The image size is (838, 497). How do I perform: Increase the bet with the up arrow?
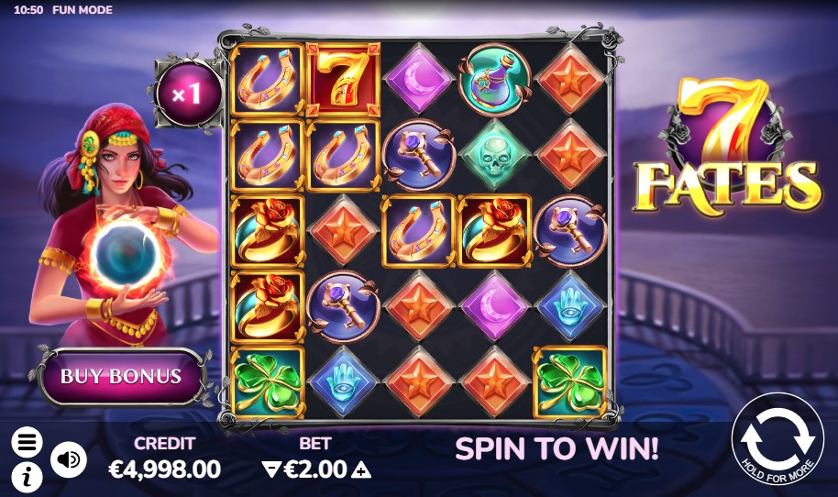pos(362,469)
